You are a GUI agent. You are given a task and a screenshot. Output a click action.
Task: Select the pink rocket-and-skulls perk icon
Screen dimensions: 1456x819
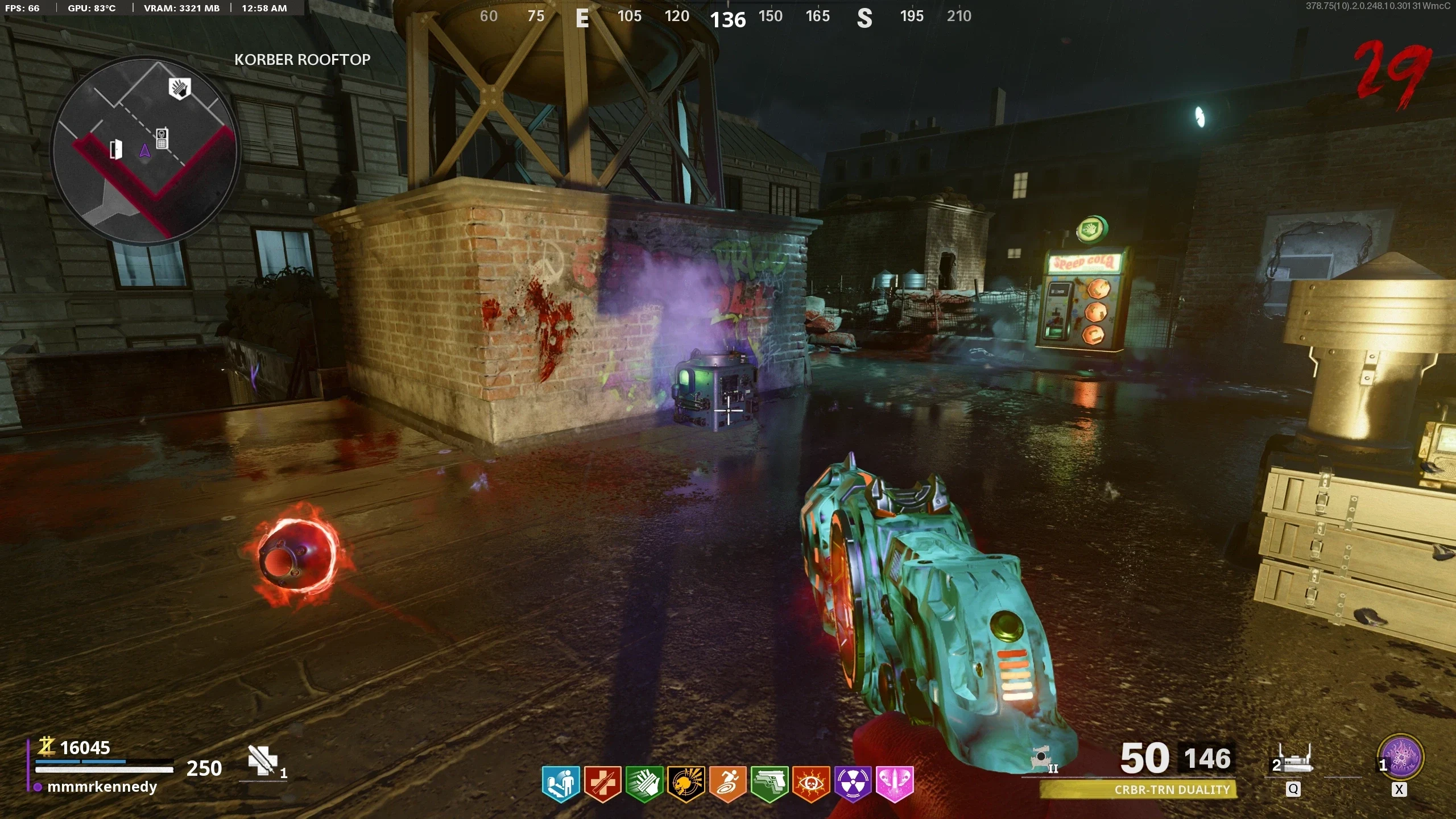point(895,784)
